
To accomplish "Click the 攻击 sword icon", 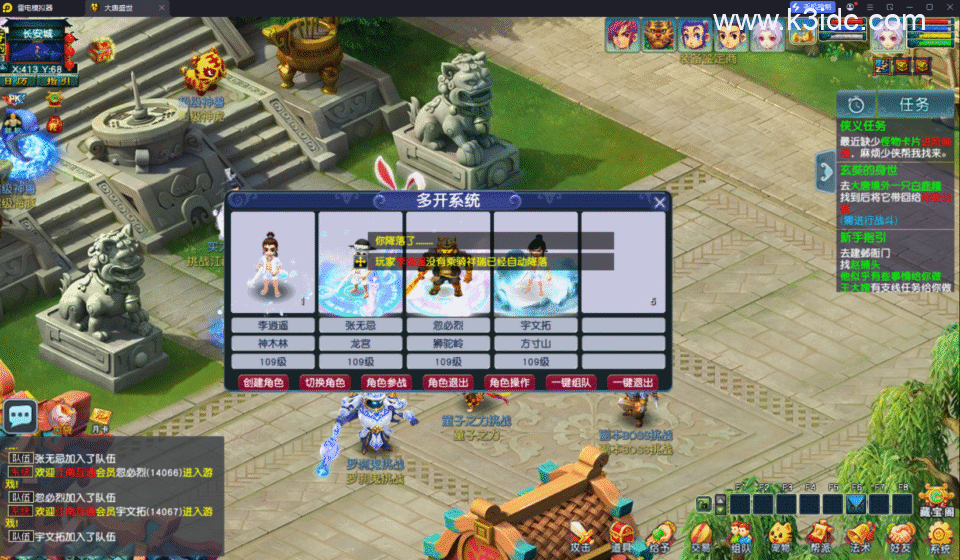I will tap(581, 534).
